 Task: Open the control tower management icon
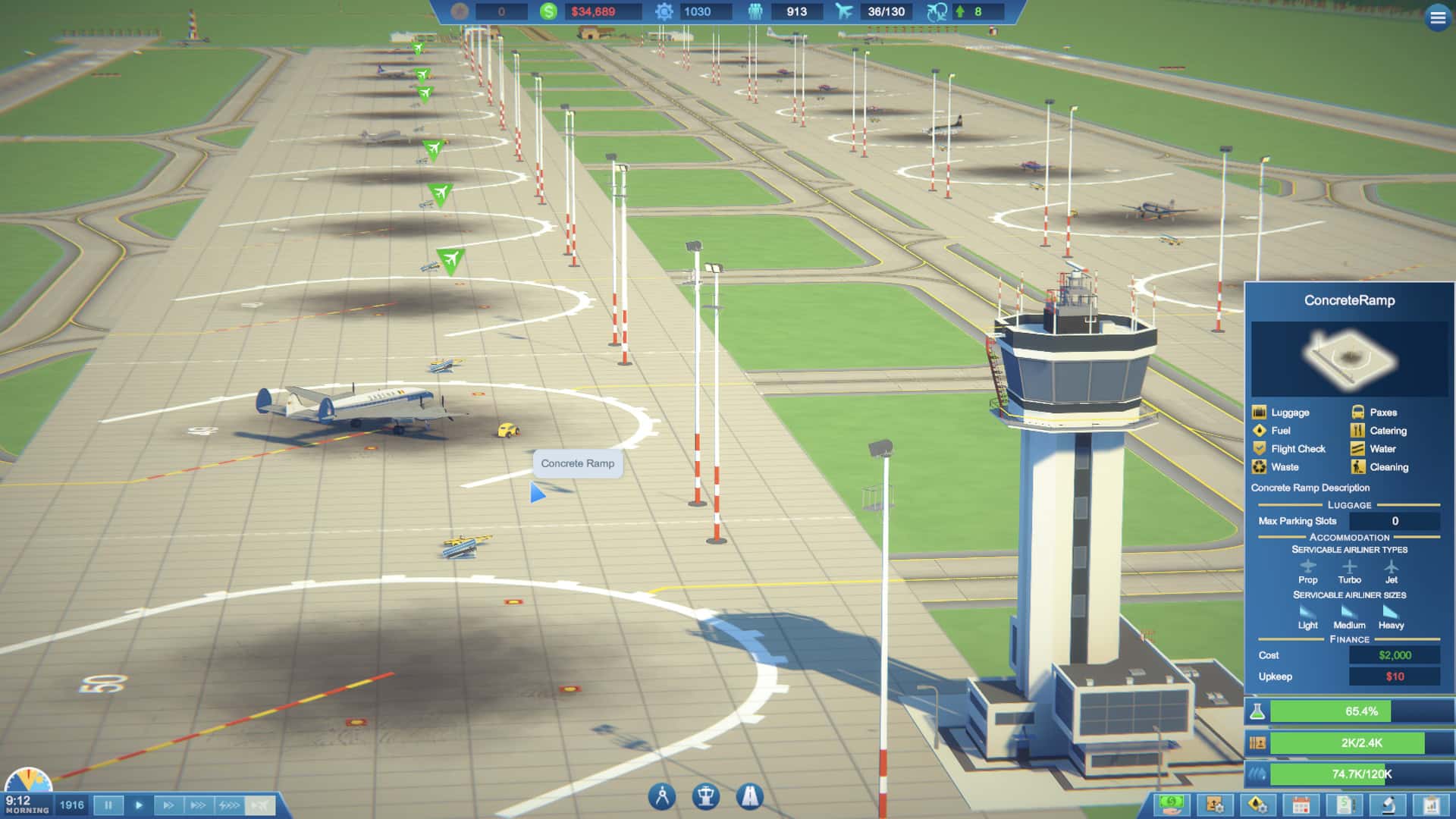[x=706, y=796]
